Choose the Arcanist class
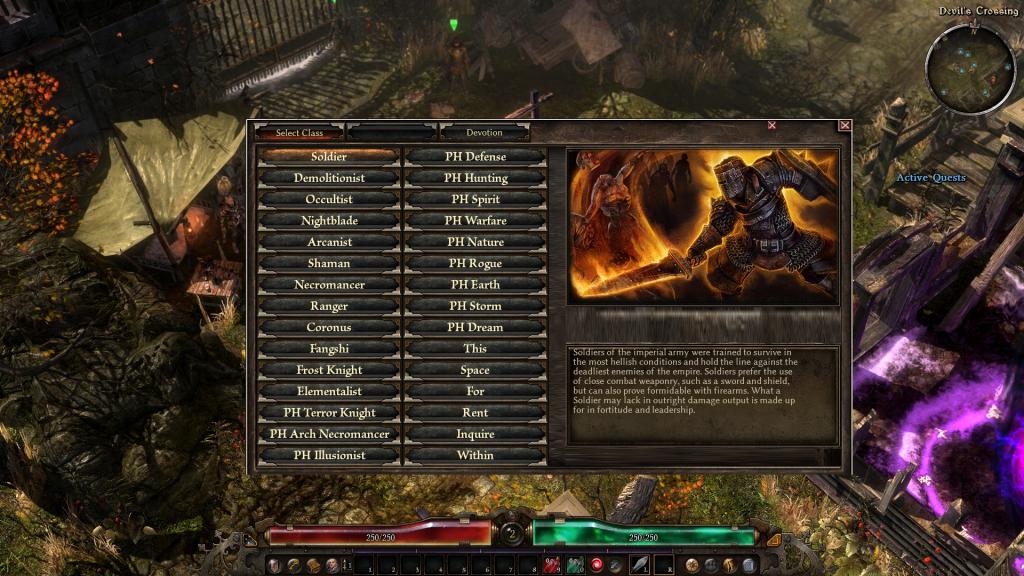The image size is (1024, 576). click(329, 242)
